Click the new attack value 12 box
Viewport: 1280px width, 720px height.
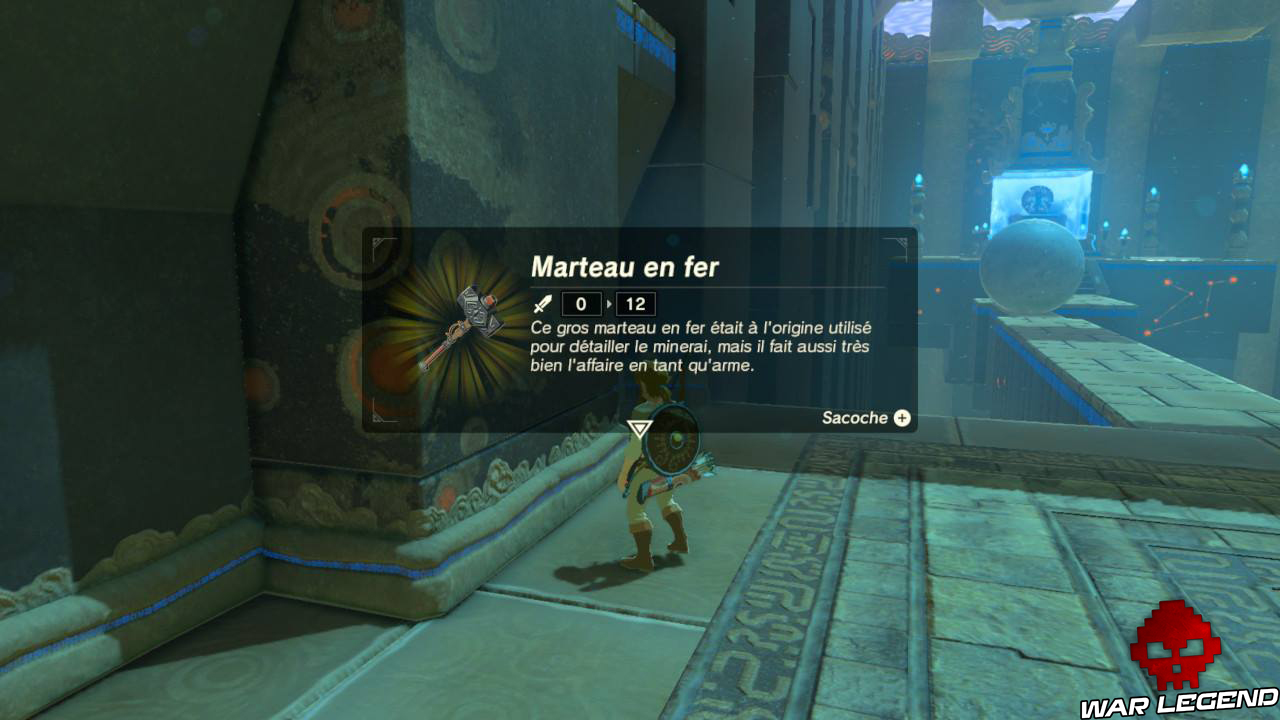pos(635,302)
